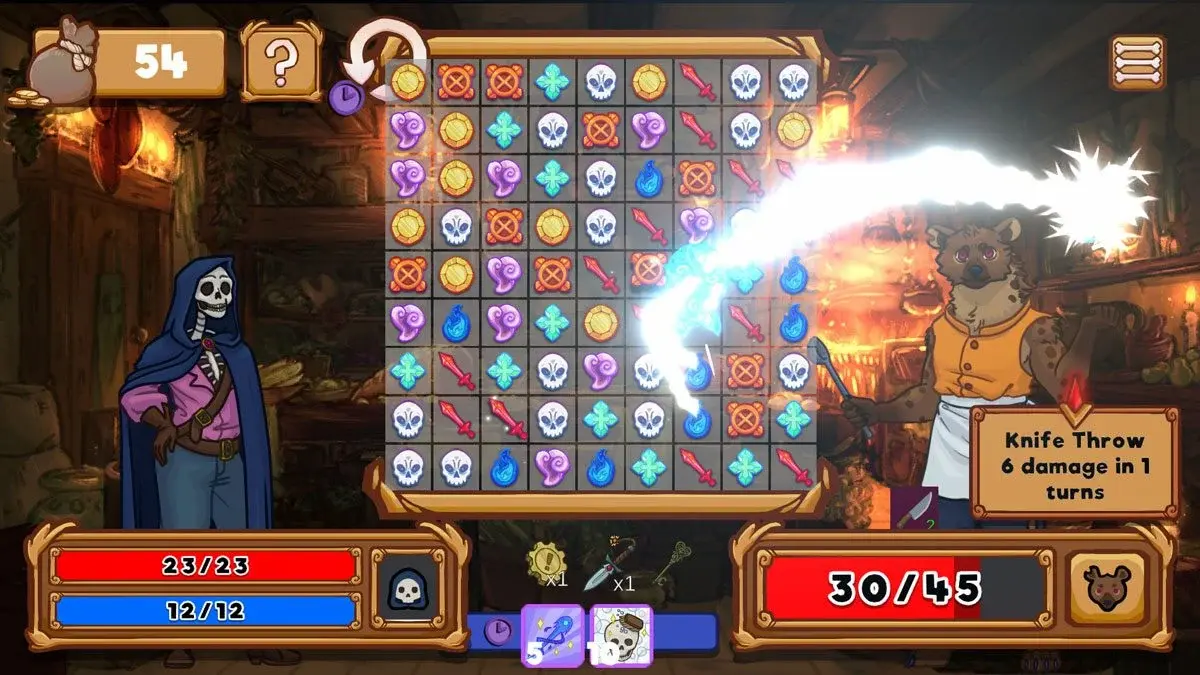This screenshot has width=1200, height=675.
Task: Inspect the hyena enemy portrait button
Action: pyautogui.click(x=1106, y=588)
